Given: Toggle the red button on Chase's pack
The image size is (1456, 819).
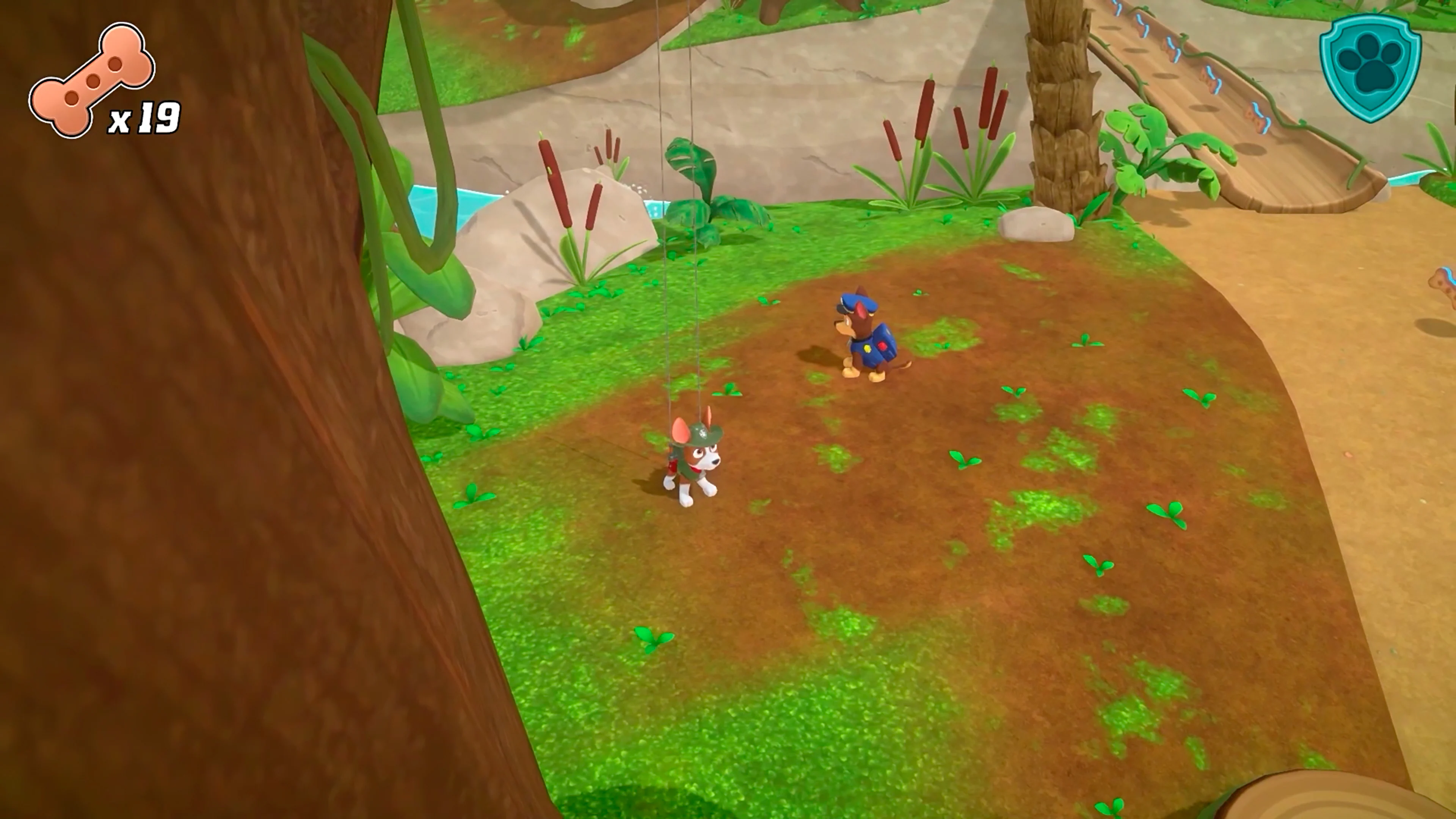Looking at the screenshot, I should (883, 345).
